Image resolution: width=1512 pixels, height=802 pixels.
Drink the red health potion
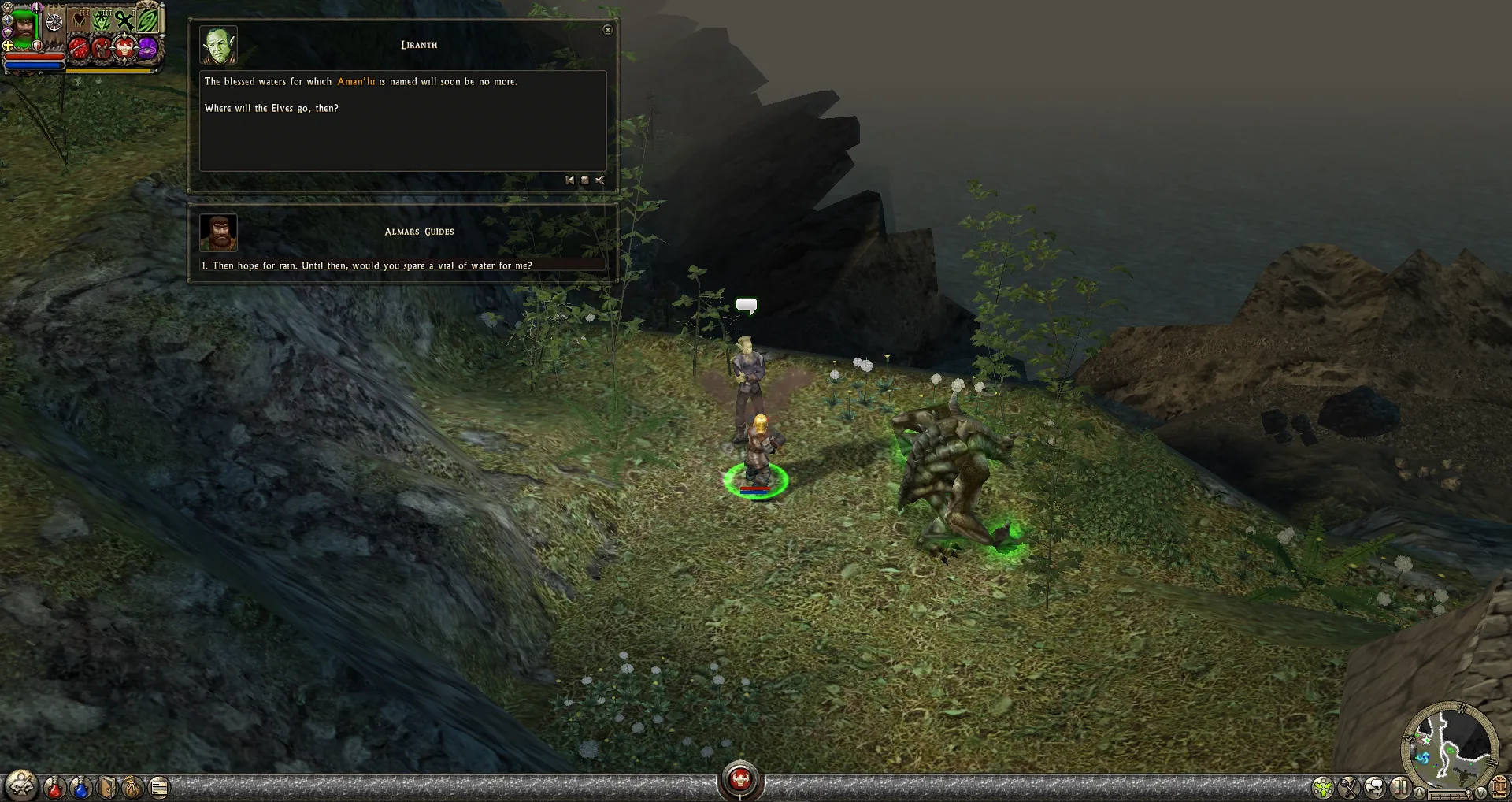(x=54, y=786)
